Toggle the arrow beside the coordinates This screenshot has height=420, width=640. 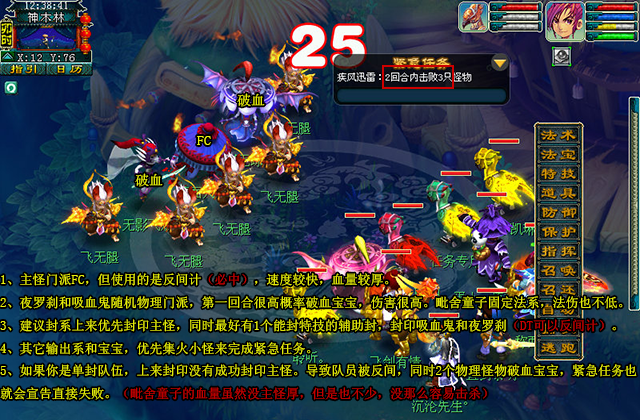[7, 57]
